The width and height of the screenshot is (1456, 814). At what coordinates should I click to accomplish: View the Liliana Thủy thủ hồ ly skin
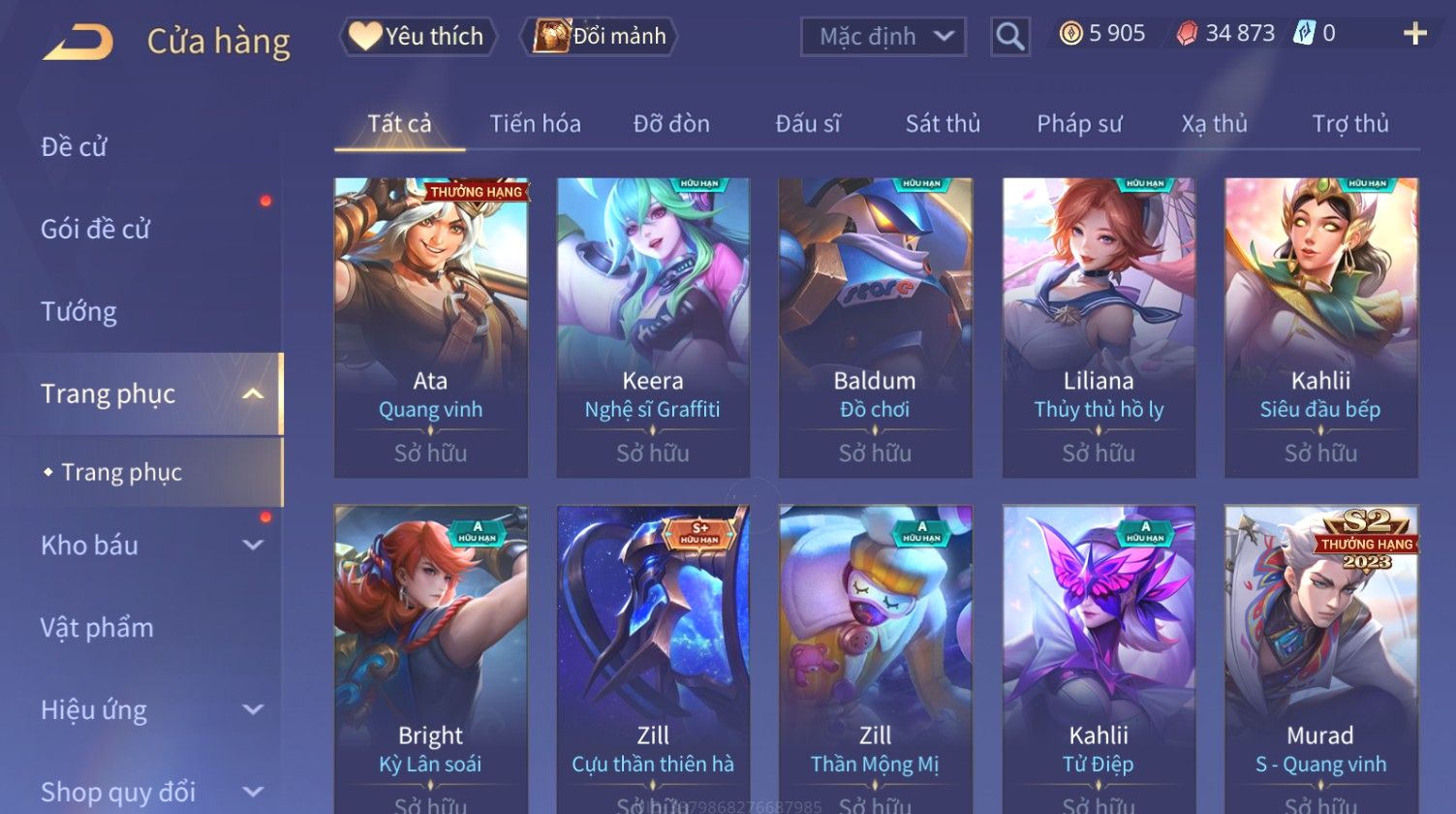pyautogui.click(x=1099, y=328)
